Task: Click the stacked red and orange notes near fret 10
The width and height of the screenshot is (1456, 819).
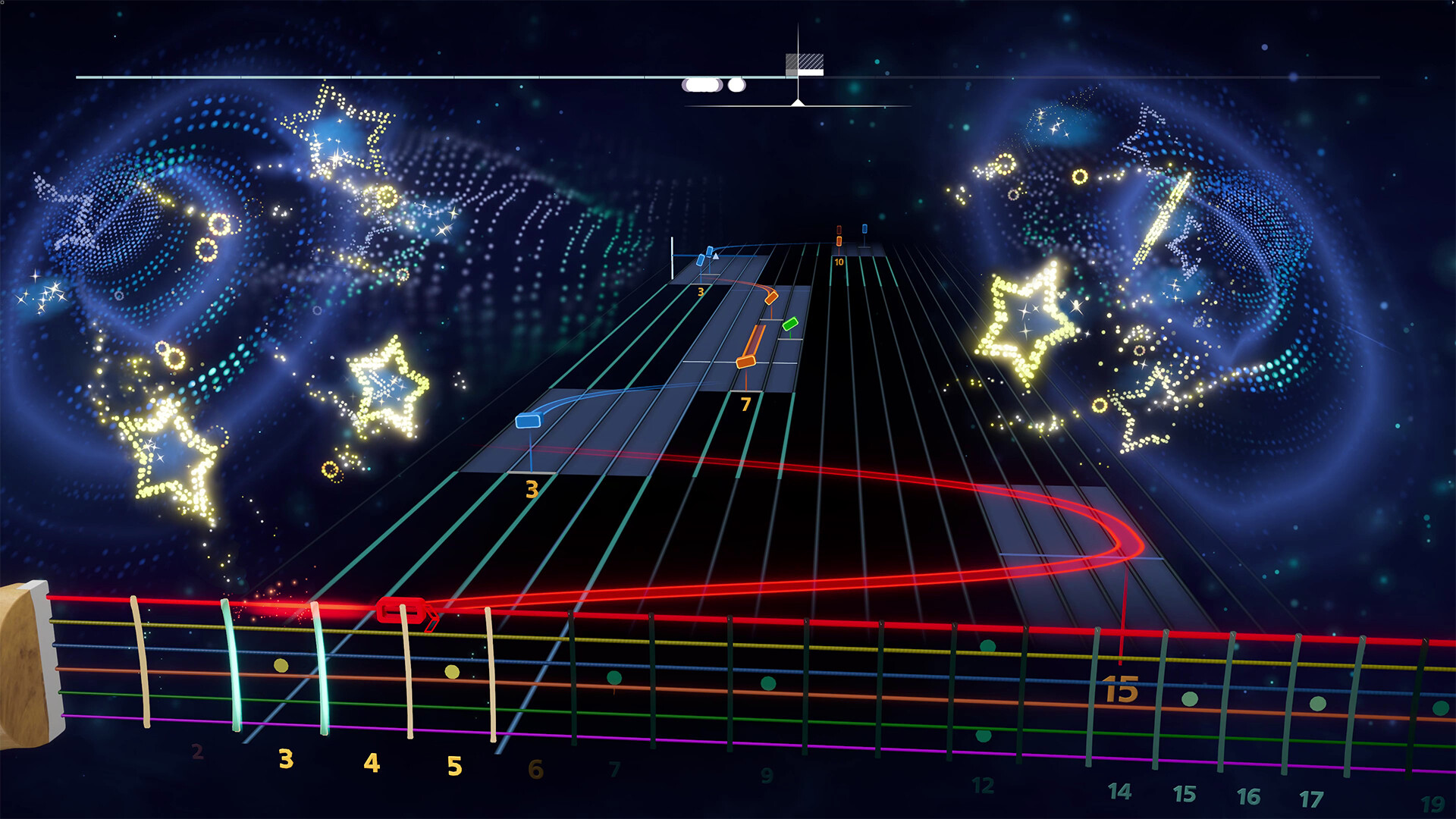Action: (839, 234)
